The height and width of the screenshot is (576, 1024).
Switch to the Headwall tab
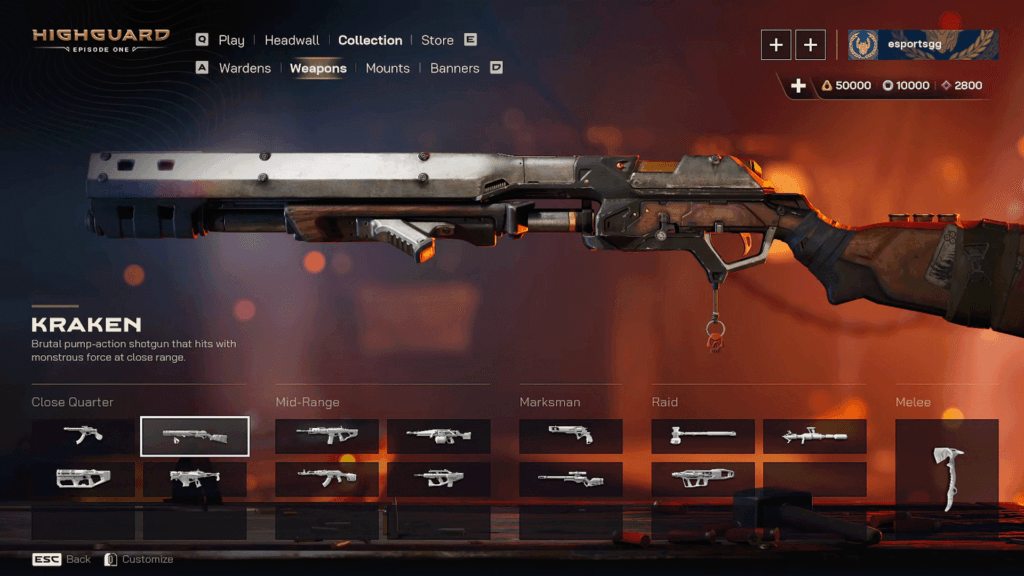[292, 40]
